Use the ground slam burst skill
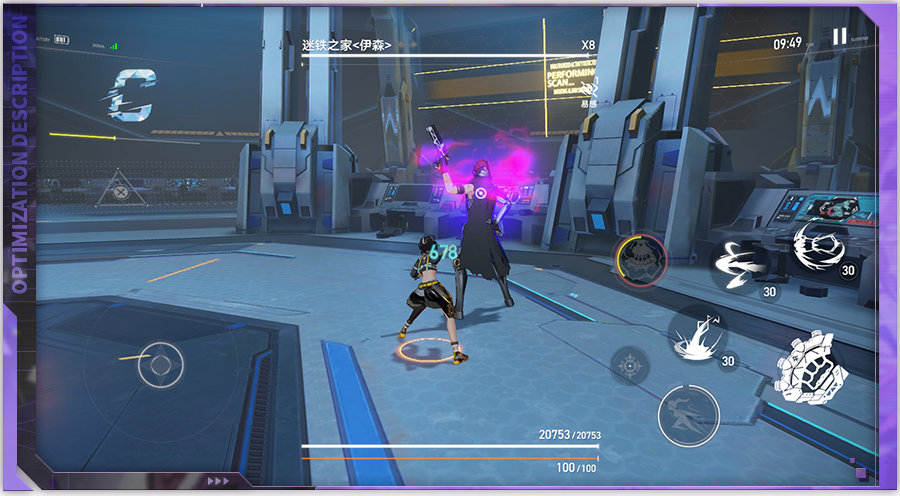The height and width of the screenshot is (496, 900). coord(698,334)
